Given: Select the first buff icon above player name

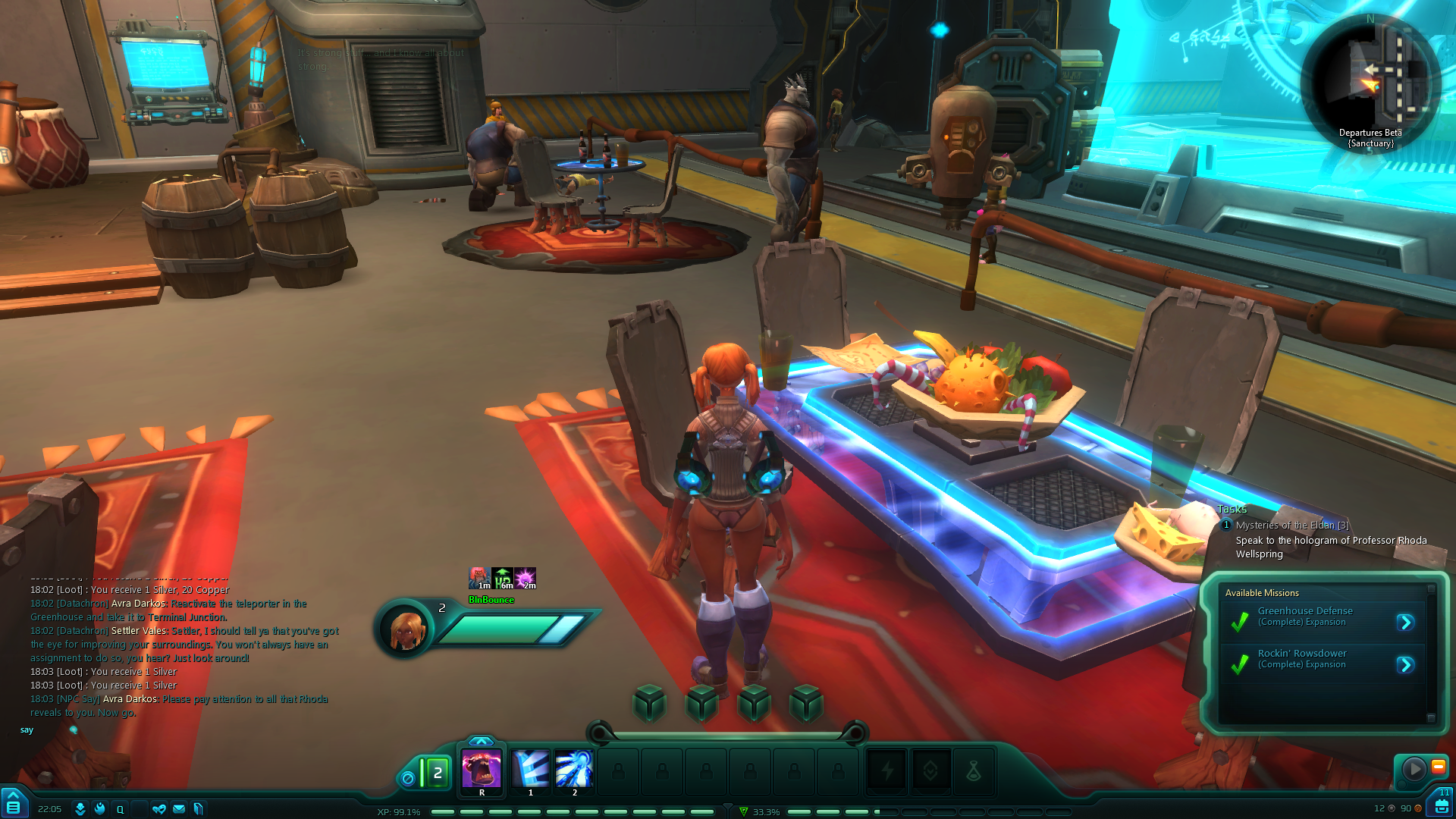Looking at the screenshot, I should [479, 578].
